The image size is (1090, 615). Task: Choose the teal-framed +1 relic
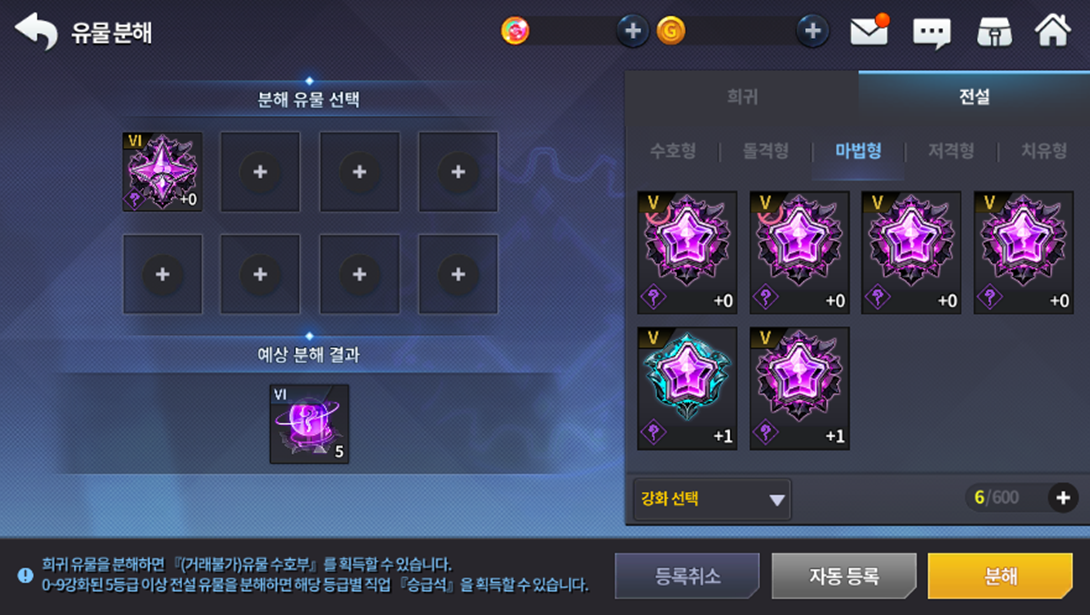(687, 388)
